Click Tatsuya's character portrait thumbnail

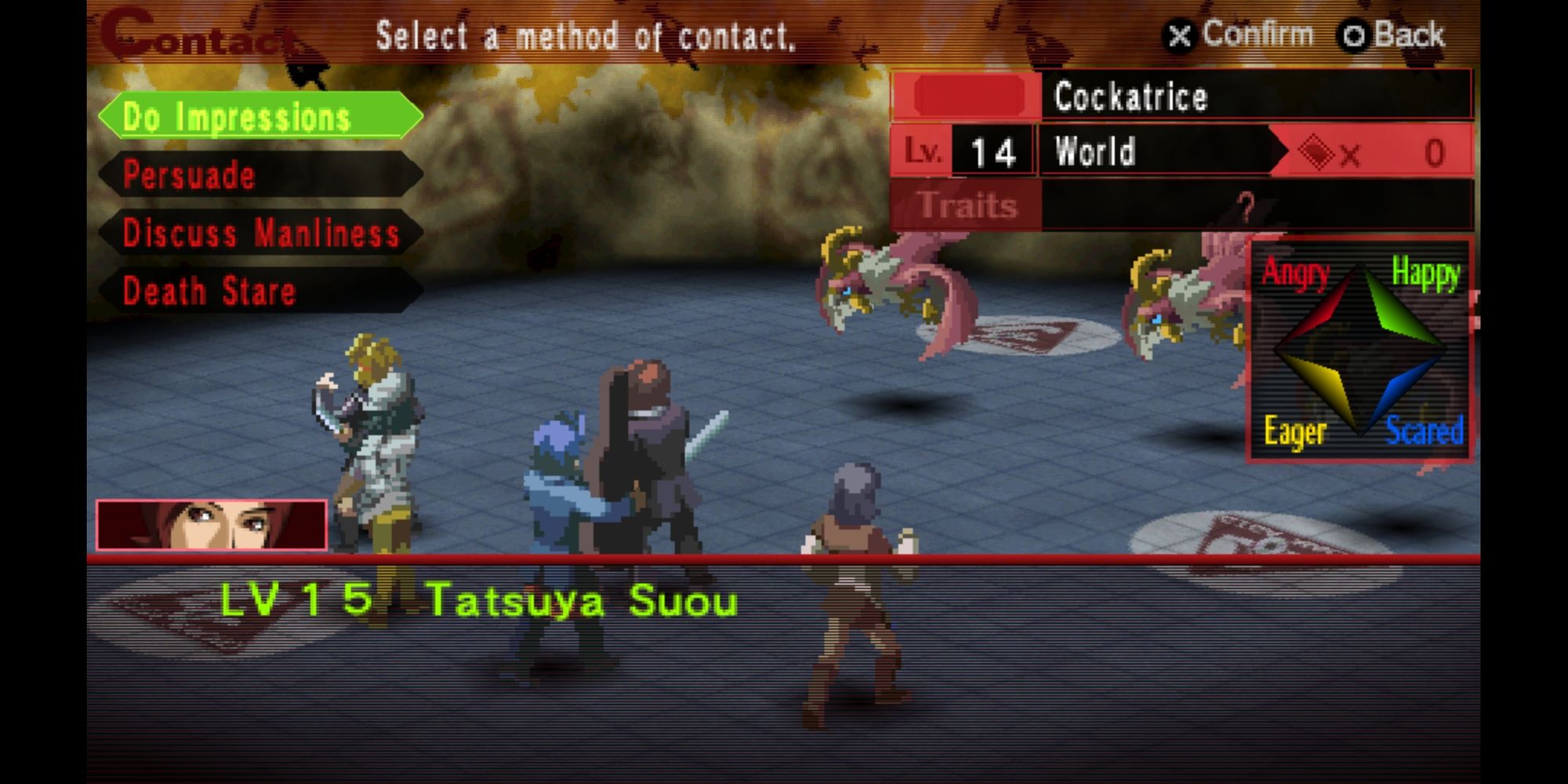[211, 524]
